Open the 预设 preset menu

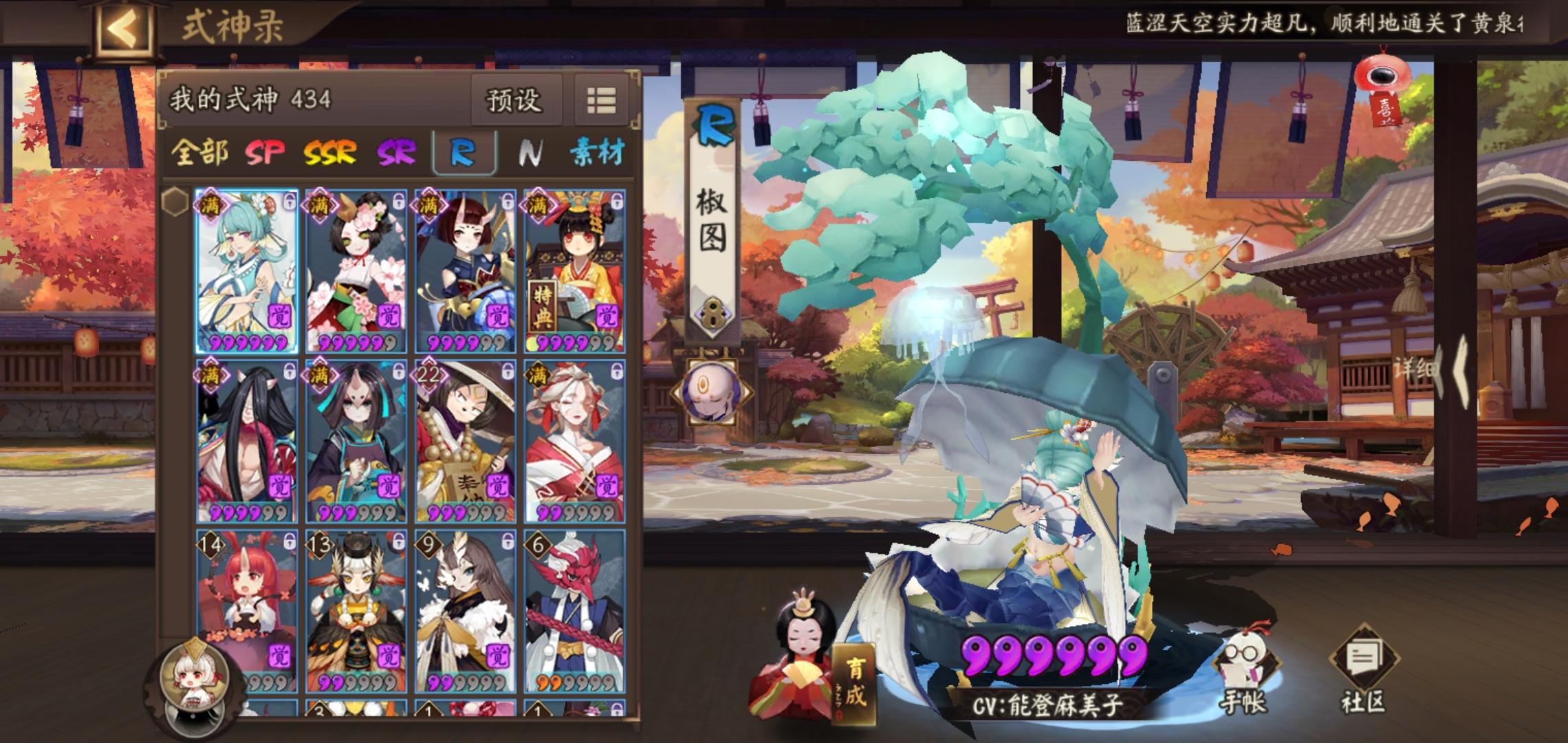tap(516, 100)
